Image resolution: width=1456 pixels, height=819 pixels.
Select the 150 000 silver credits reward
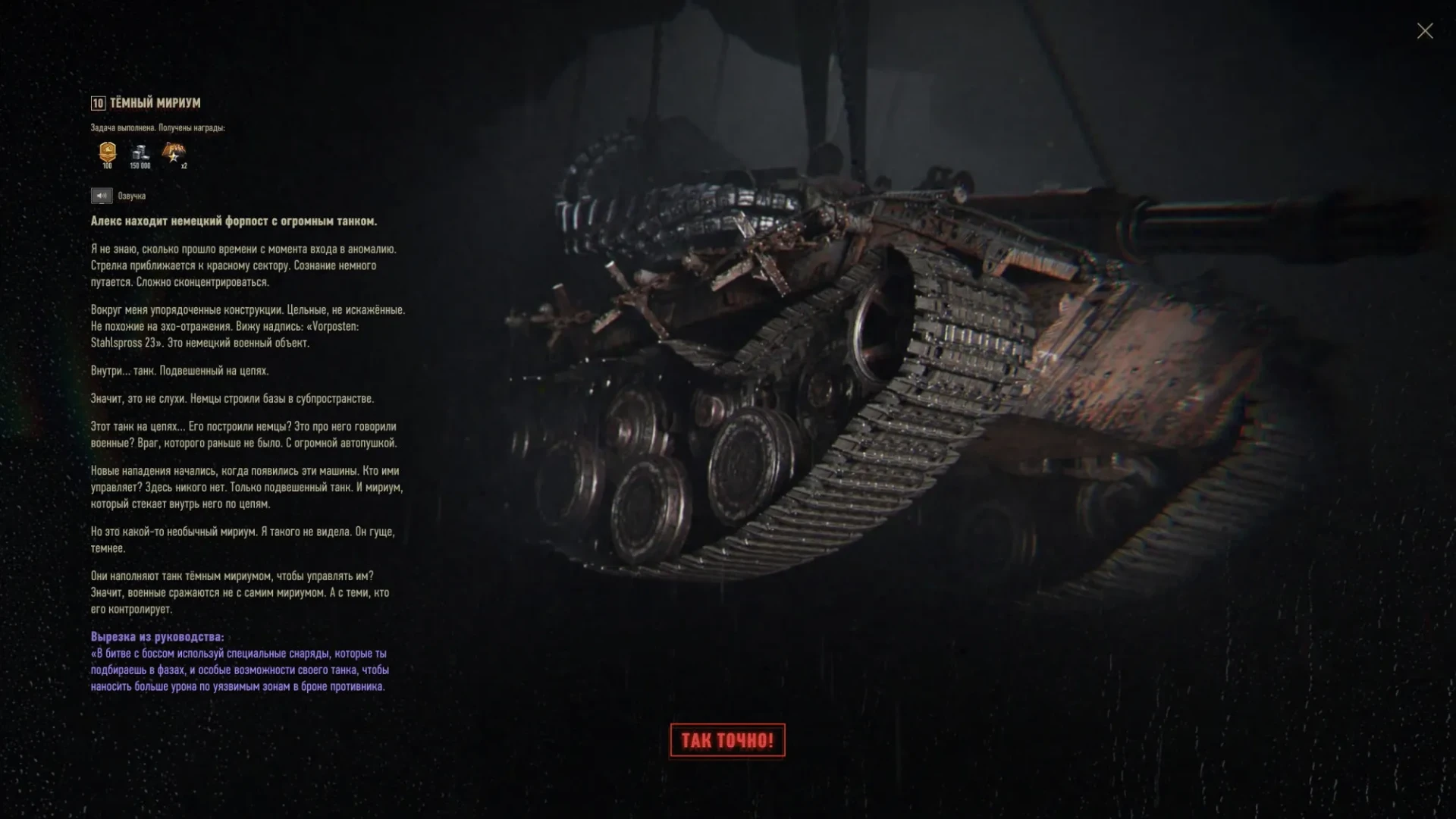140,153
